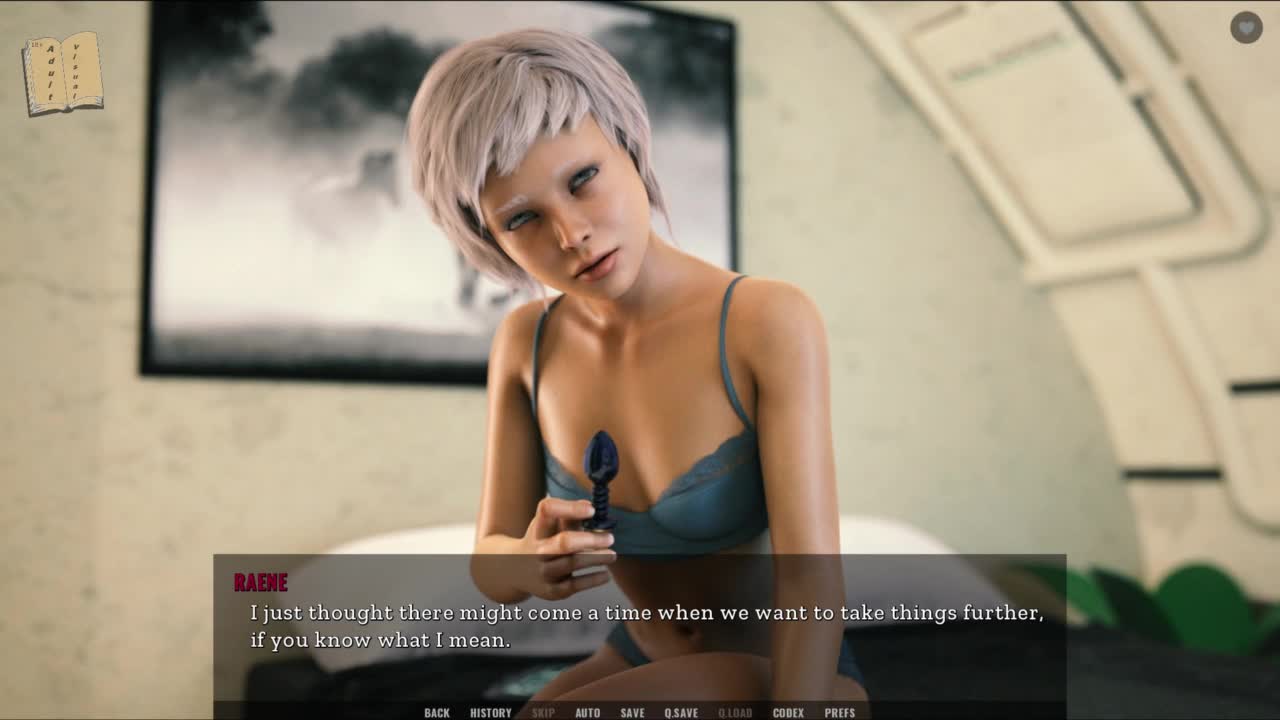The image size is (1280, 720).
Task: Open the dialogue History log
Action: coord(491,713)
